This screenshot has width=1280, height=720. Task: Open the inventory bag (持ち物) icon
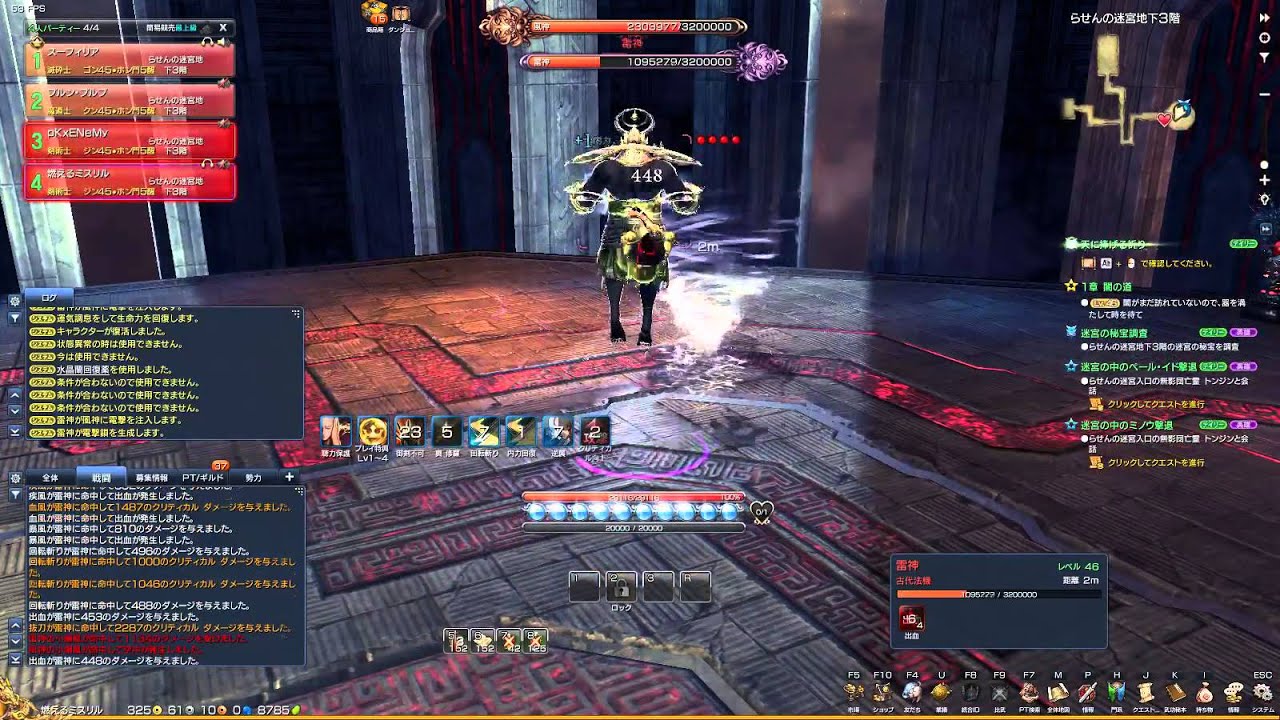(x=1205, y=692)
